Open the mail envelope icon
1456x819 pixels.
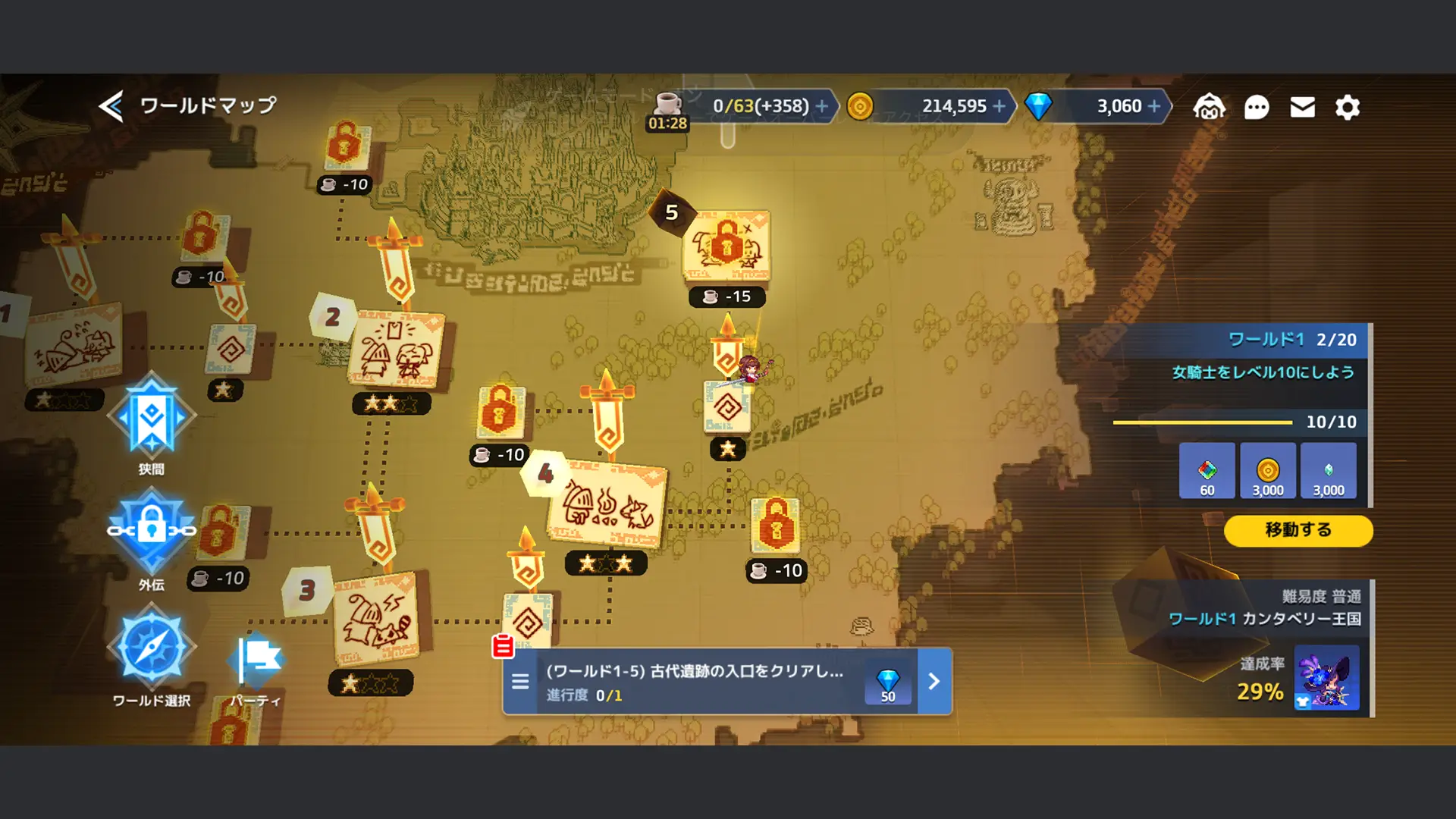pos(1302,108)
